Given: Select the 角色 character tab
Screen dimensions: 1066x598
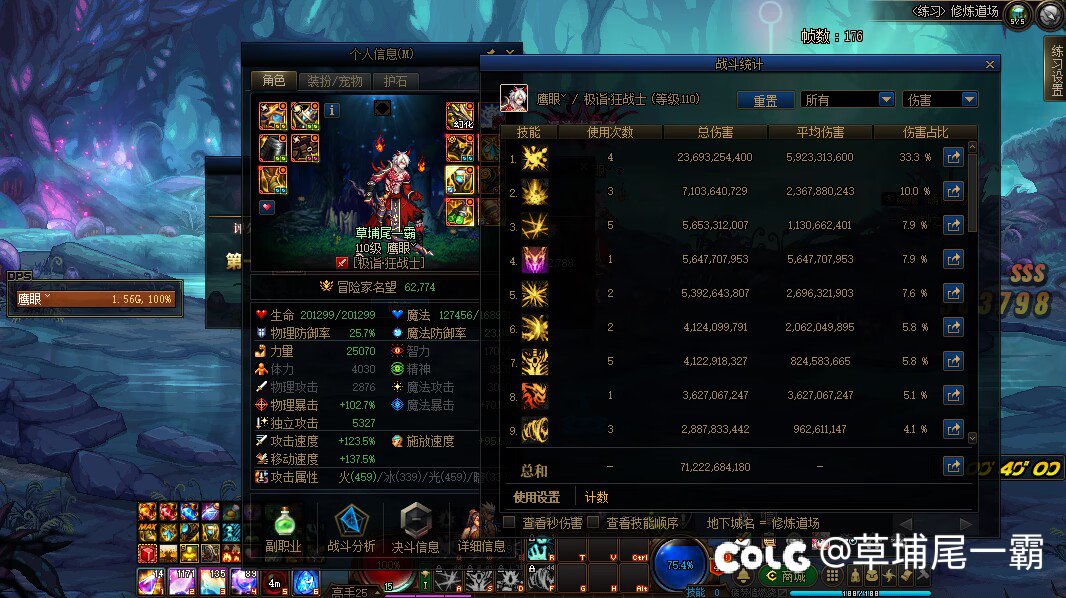Looking at the screenshot, I should (273, 81).
